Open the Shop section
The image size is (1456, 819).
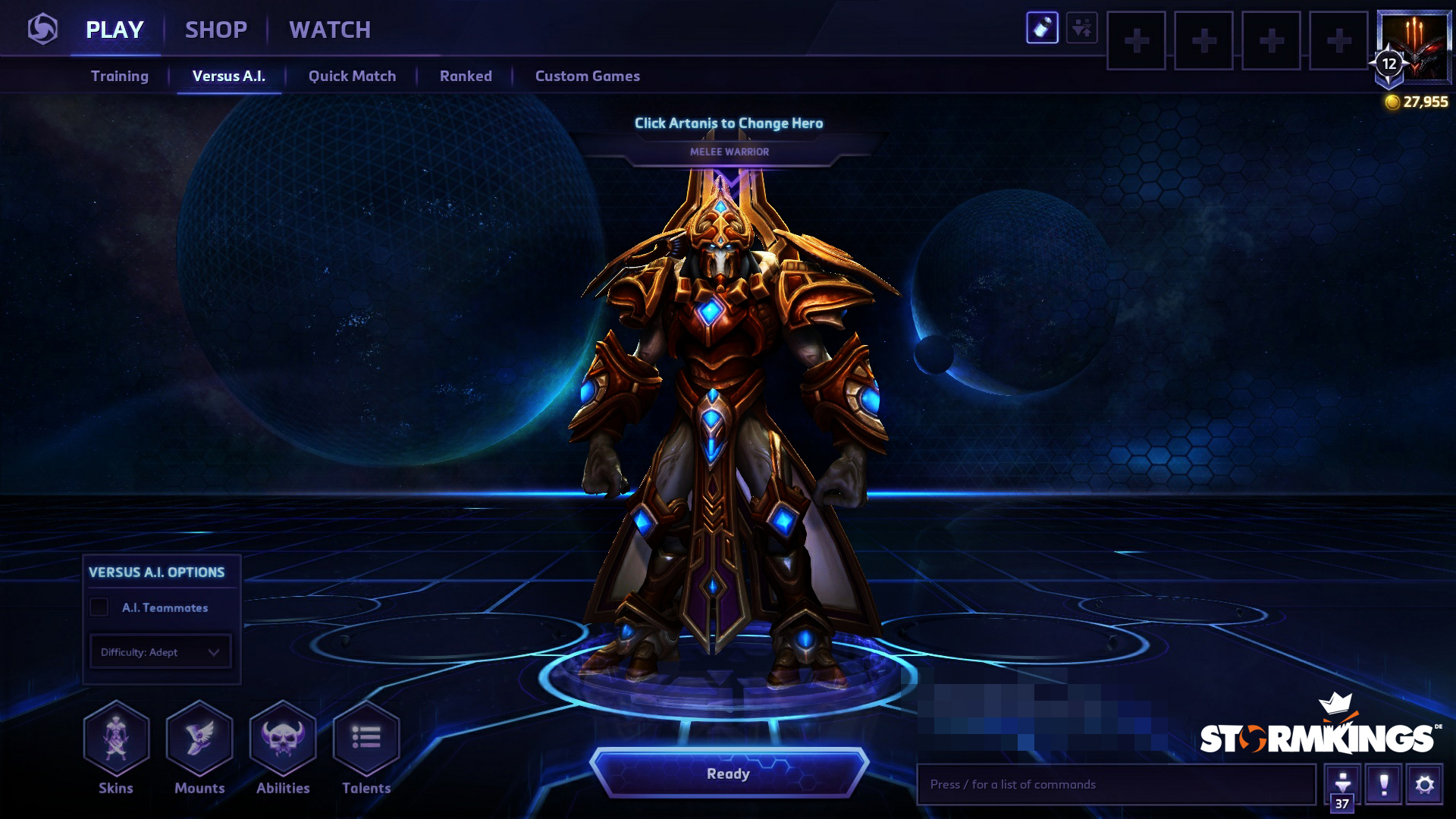click(216, 30)
